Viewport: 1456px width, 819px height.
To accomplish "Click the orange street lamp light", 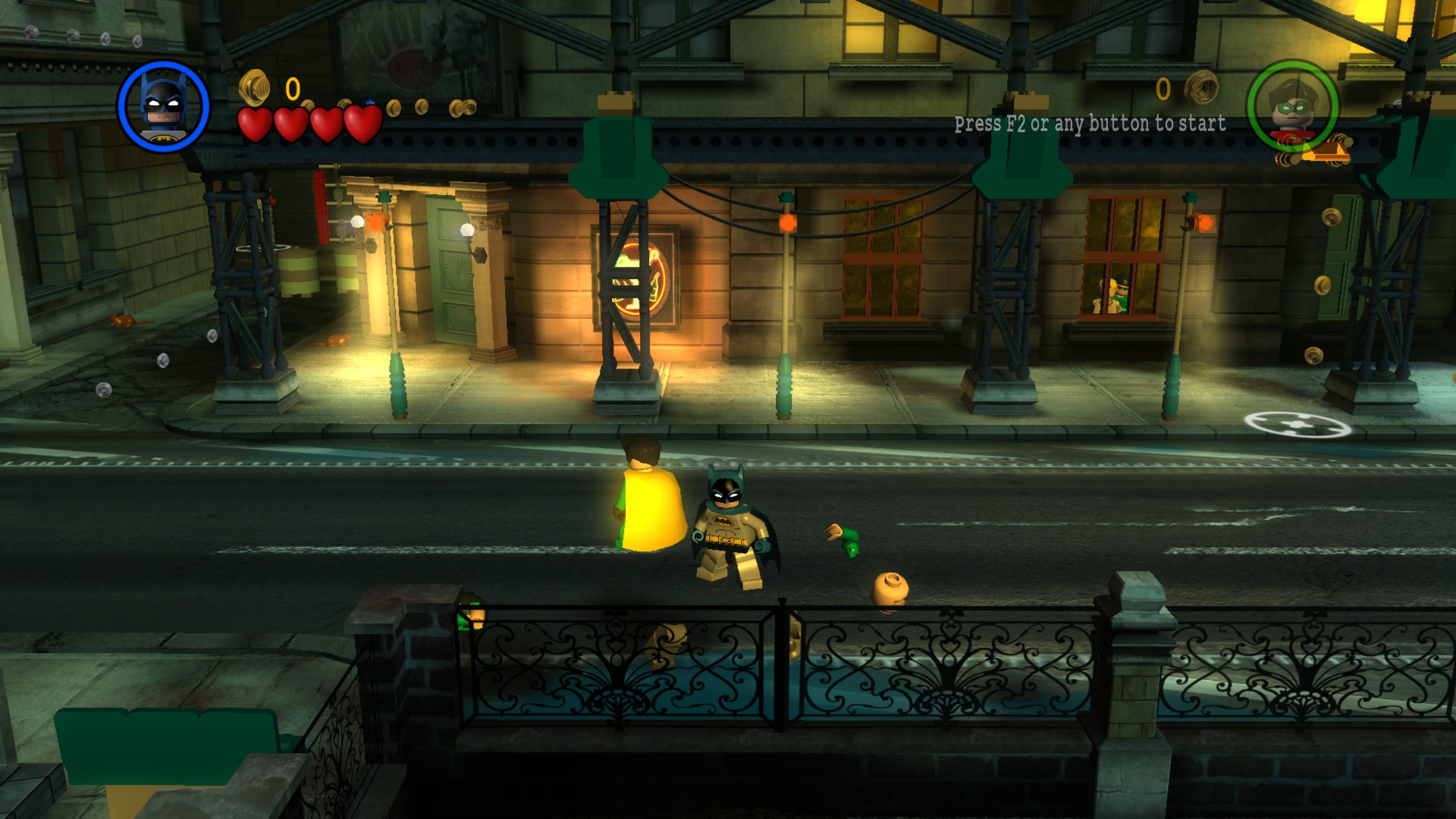I will pos(789,223).
